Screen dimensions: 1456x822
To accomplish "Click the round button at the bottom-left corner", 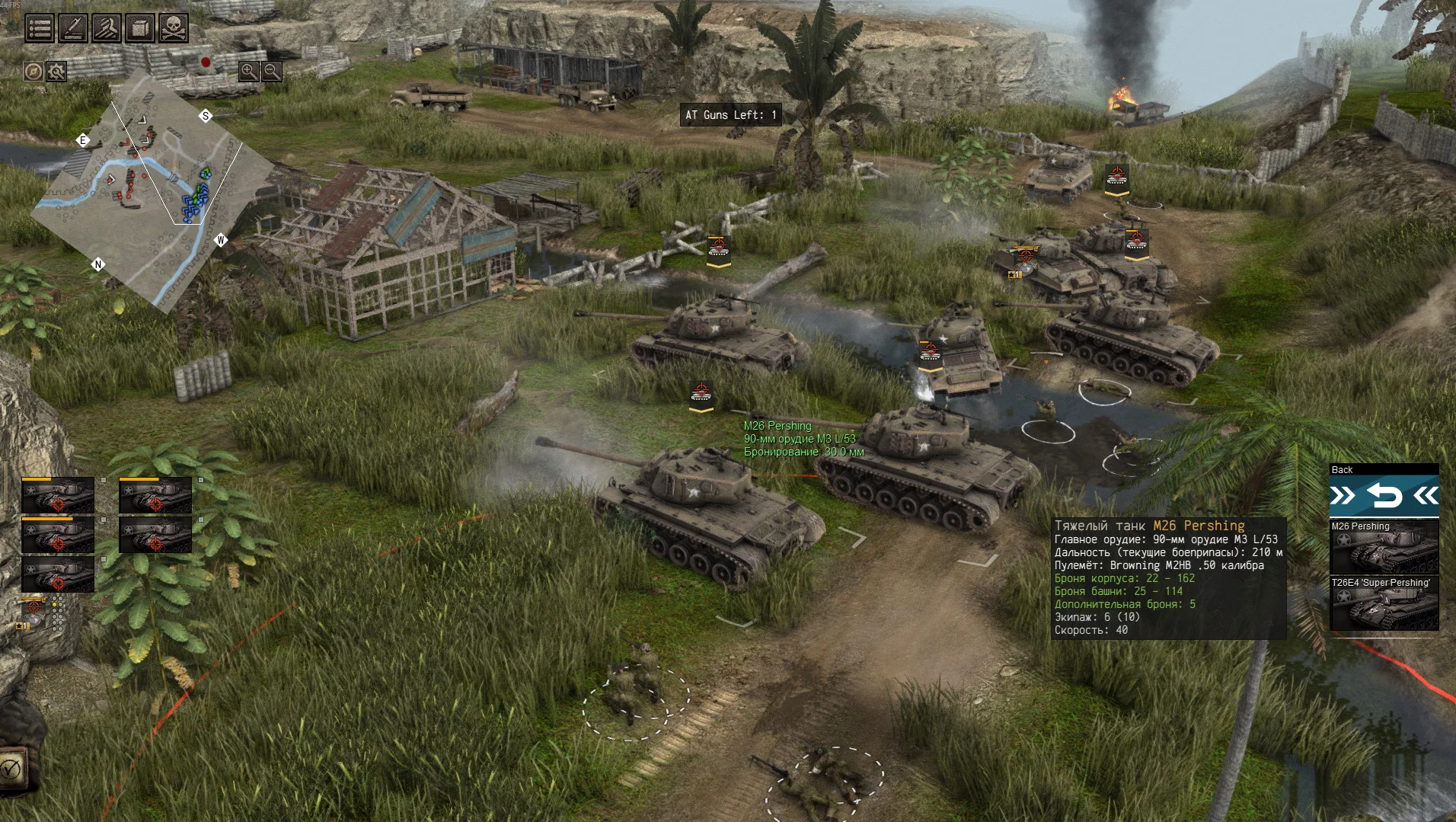I will pos(11,768).
